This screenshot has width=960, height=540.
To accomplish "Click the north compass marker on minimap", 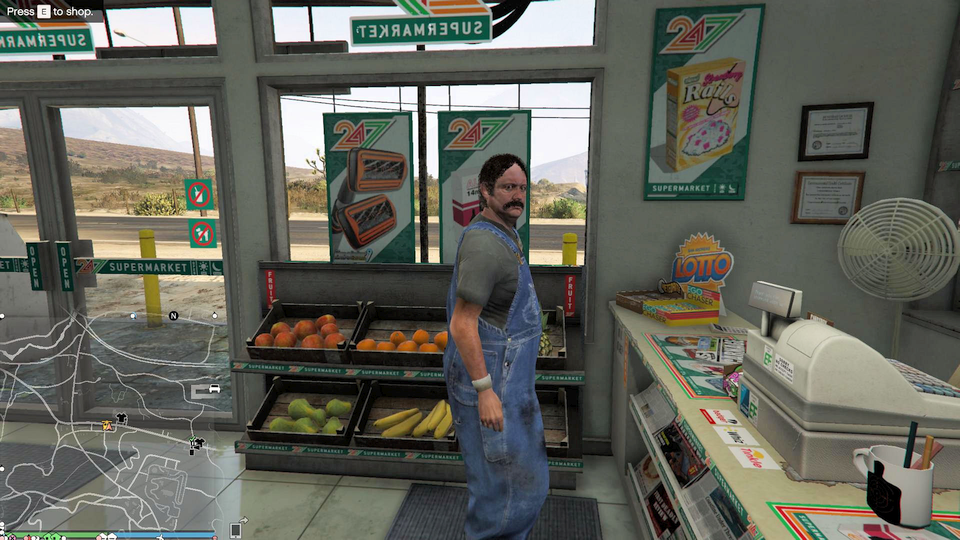I will coord(173,316).
